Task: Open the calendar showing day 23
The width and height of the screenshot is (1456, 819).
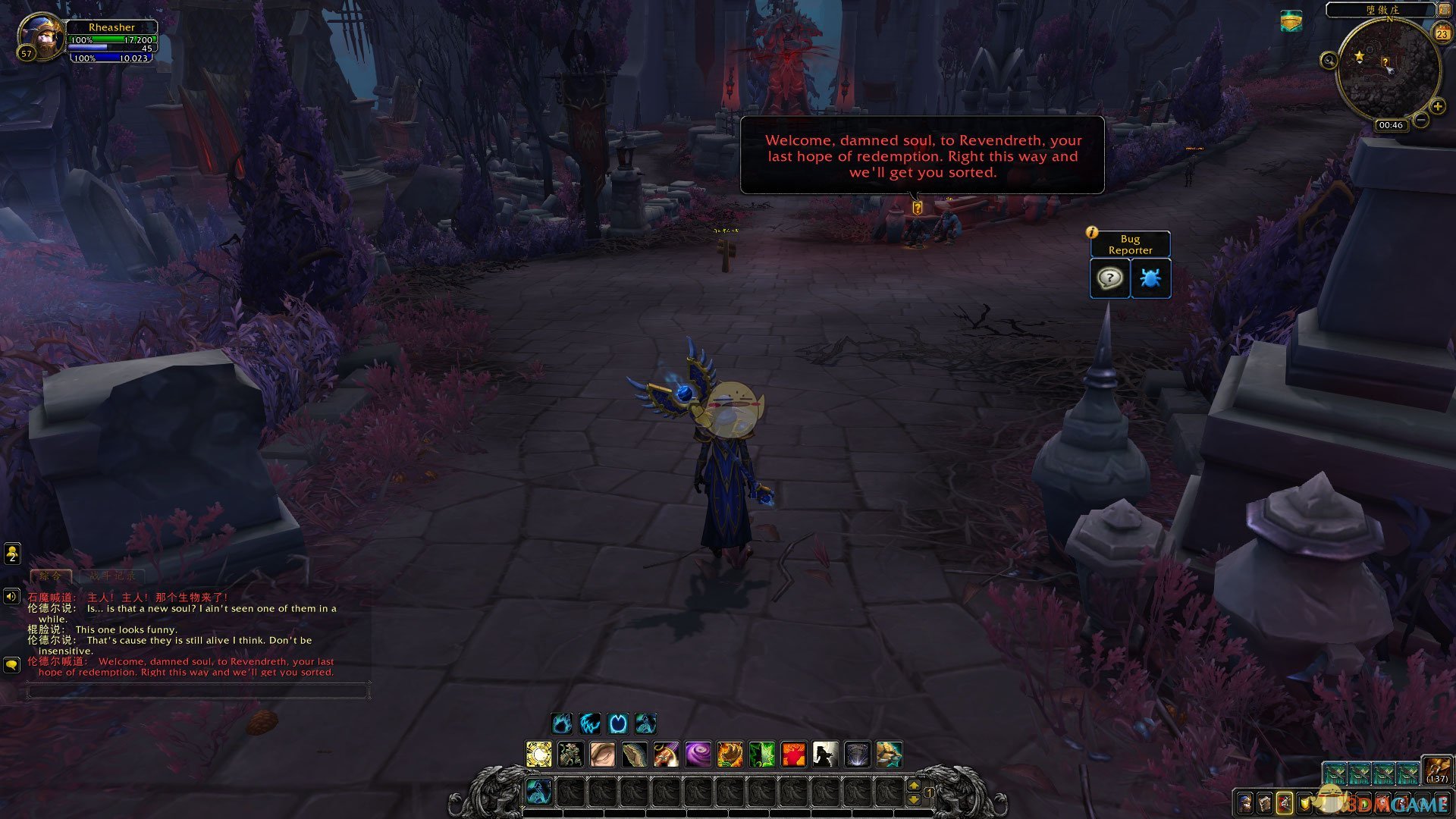Action: click(x=1442, y=33)
